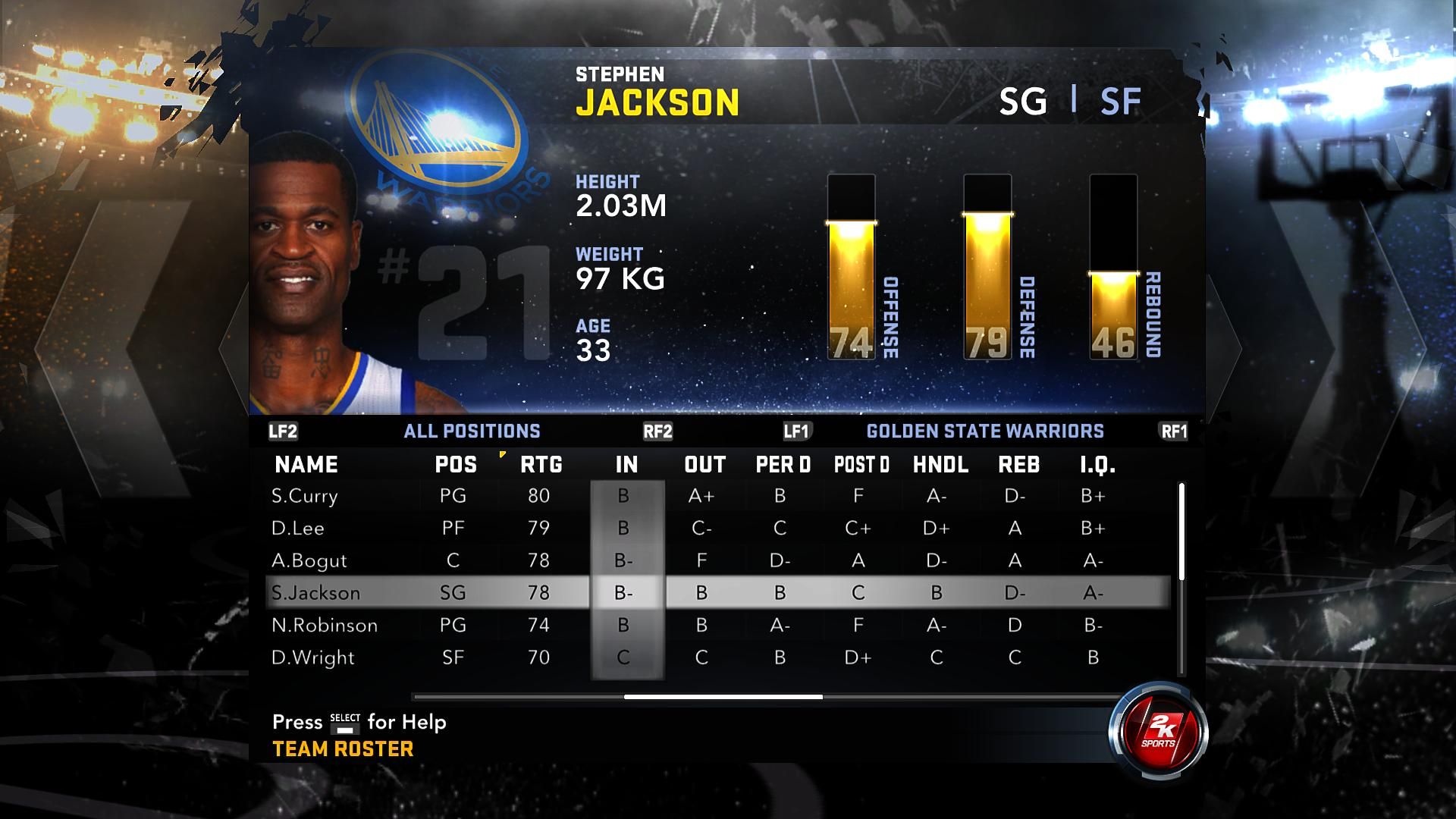
Task: Sort by the I.Q. column header
Action: coord(1097,465)
